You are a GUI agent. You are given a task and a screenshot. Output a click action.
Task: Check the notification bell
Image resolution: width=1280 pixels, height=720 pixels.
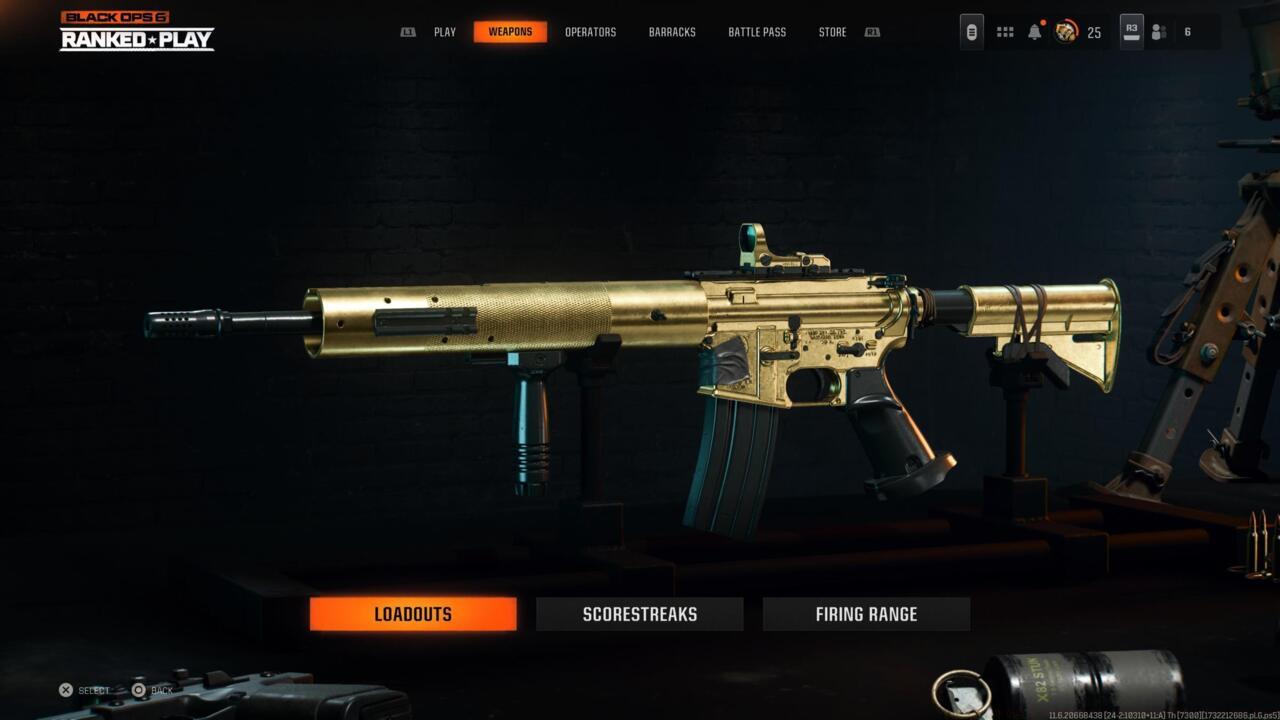point(1035,32)
